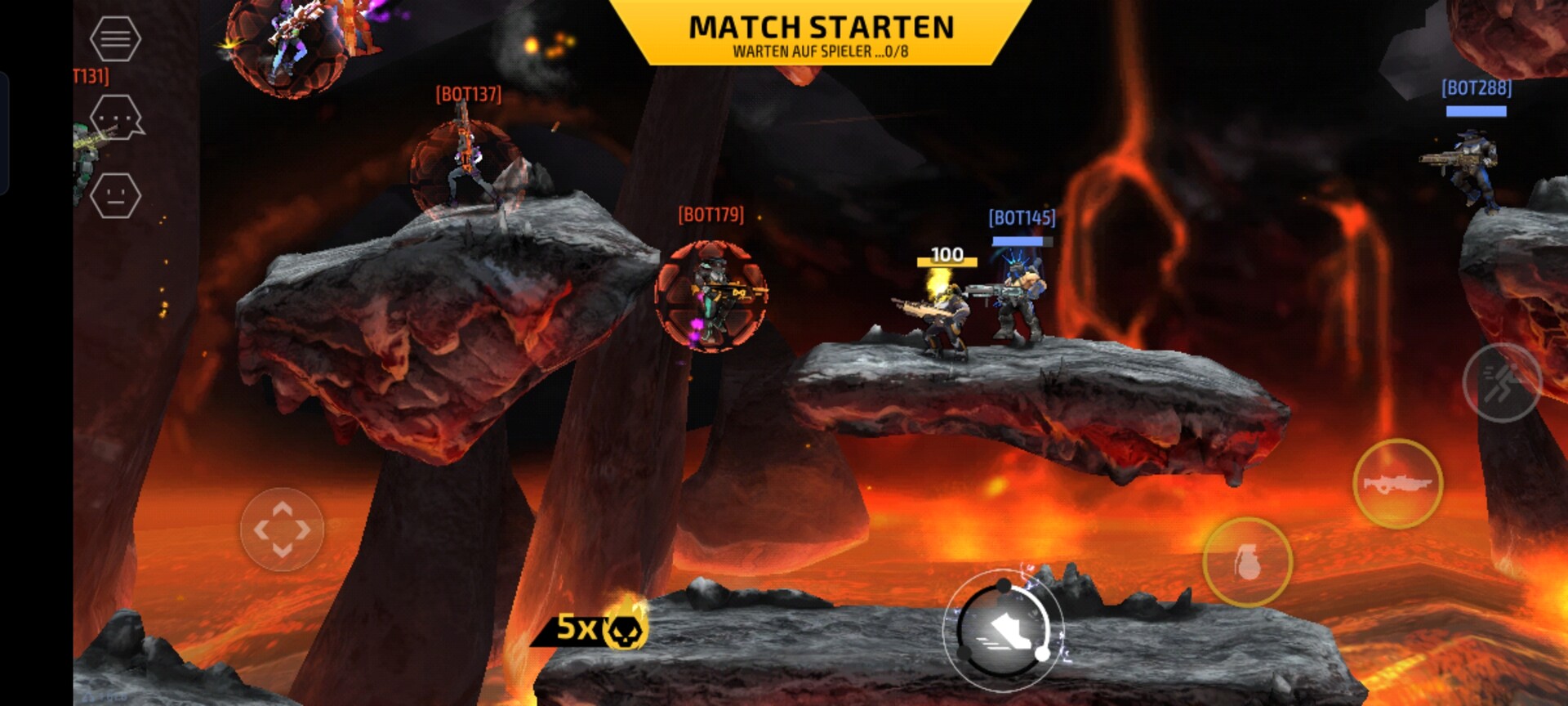Throw a grenade with the grenade button
This screenshot has height=706, width=1568.
[1247, 562]
